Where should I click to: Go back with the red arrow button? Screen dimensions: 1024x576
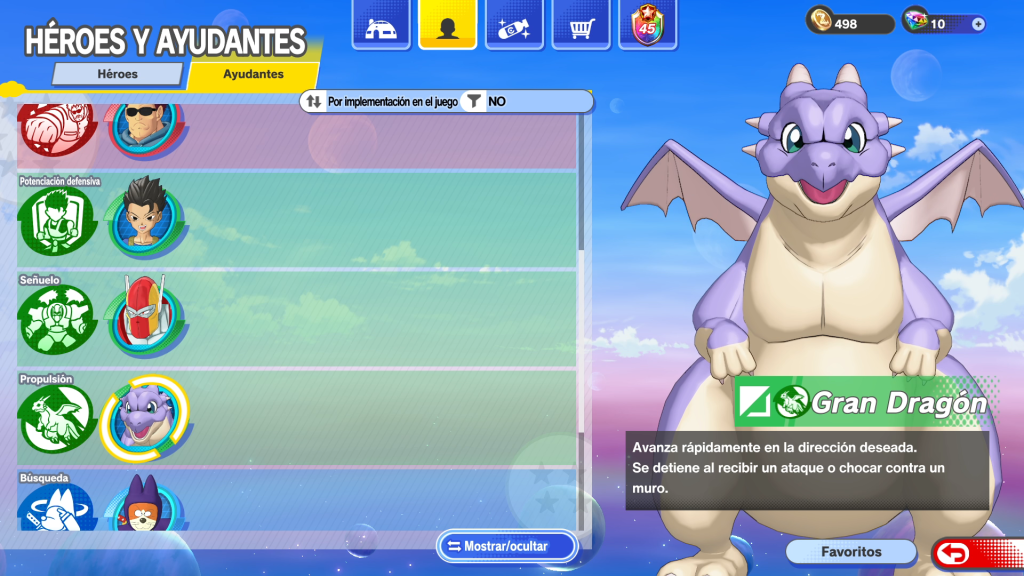pyautogui.click(x=956, y=553)
